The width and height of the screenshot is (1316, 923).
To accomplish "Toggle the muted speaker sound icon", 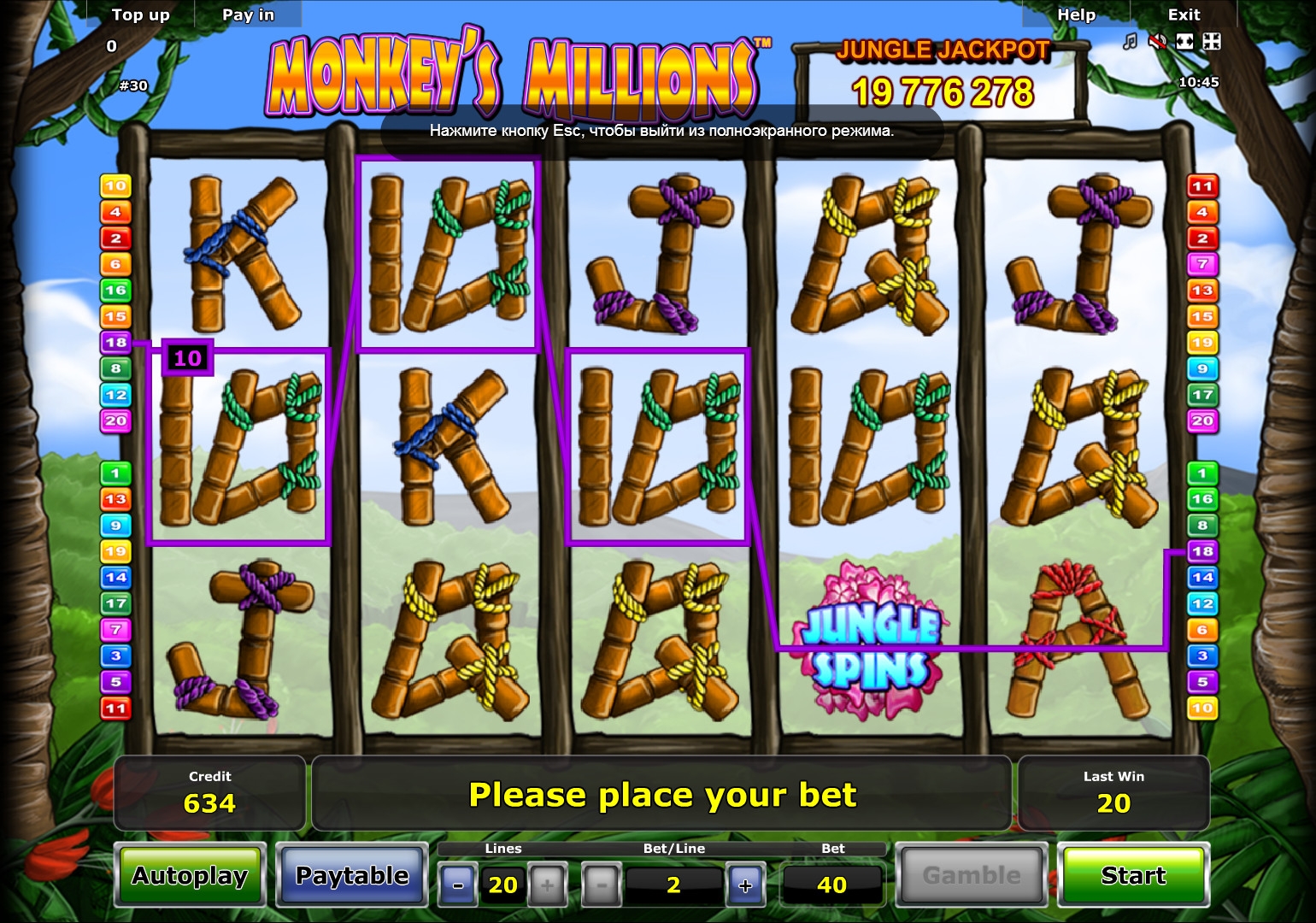I will point(1157,42).
